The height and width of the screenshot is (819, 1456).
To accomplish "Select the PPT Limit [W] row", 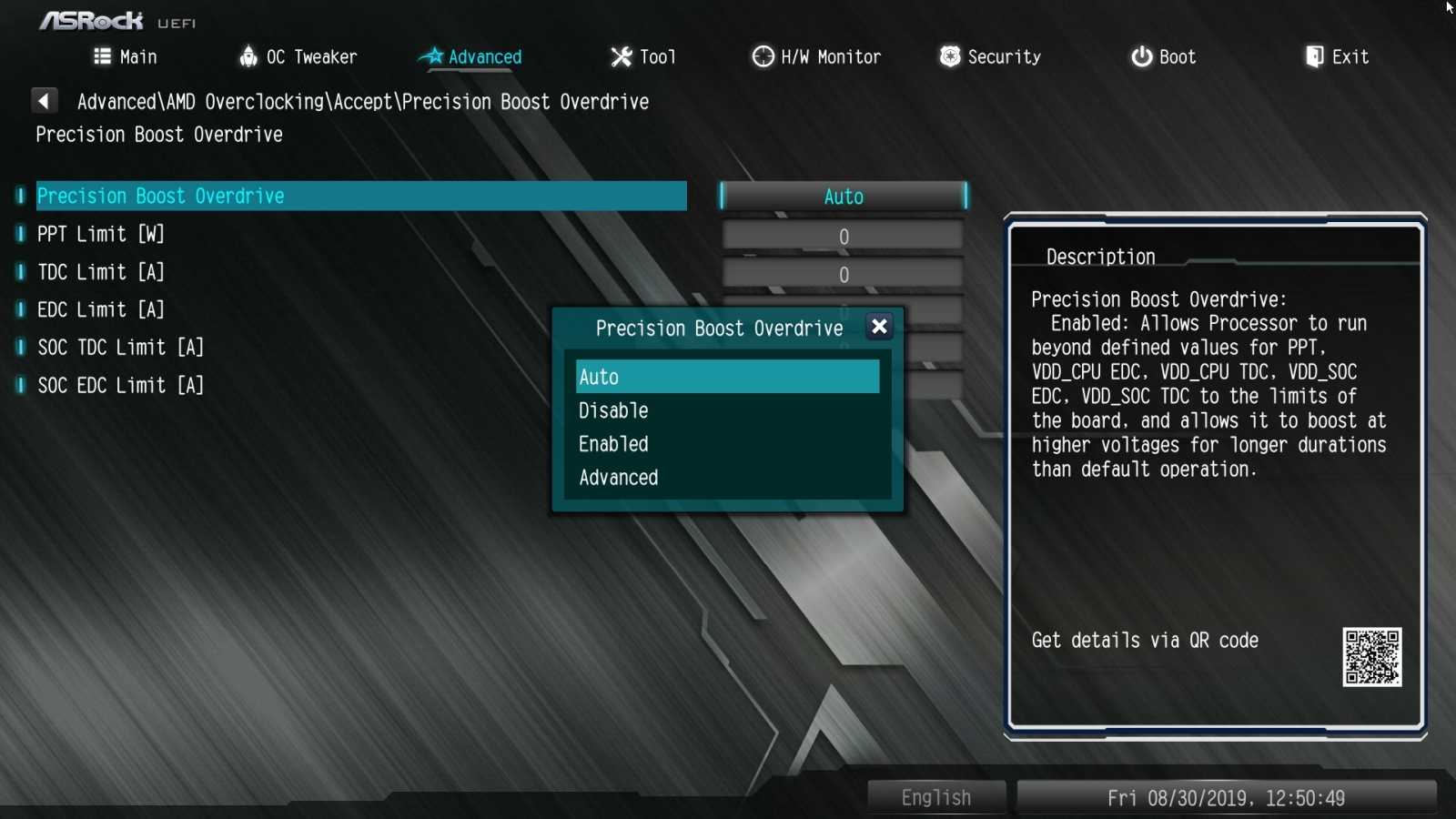I will [101, 235].
